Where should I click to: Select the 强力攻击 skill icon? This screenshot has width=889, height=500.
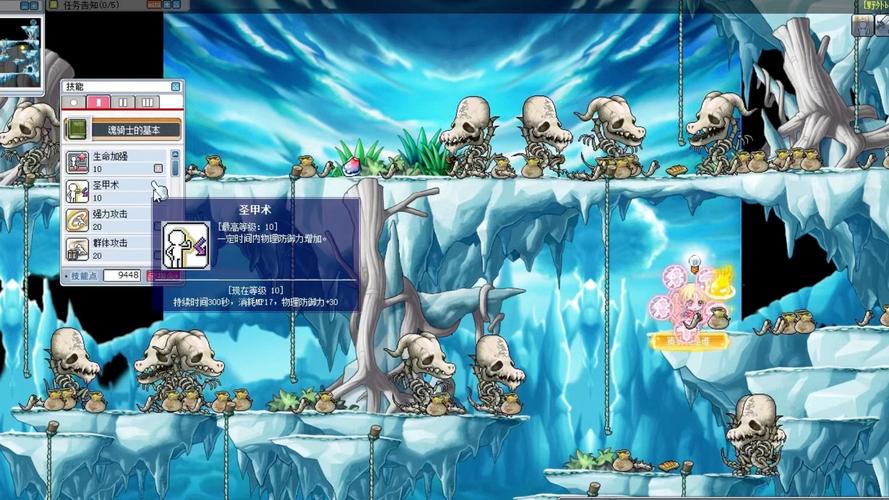click(x=77, y=220)
